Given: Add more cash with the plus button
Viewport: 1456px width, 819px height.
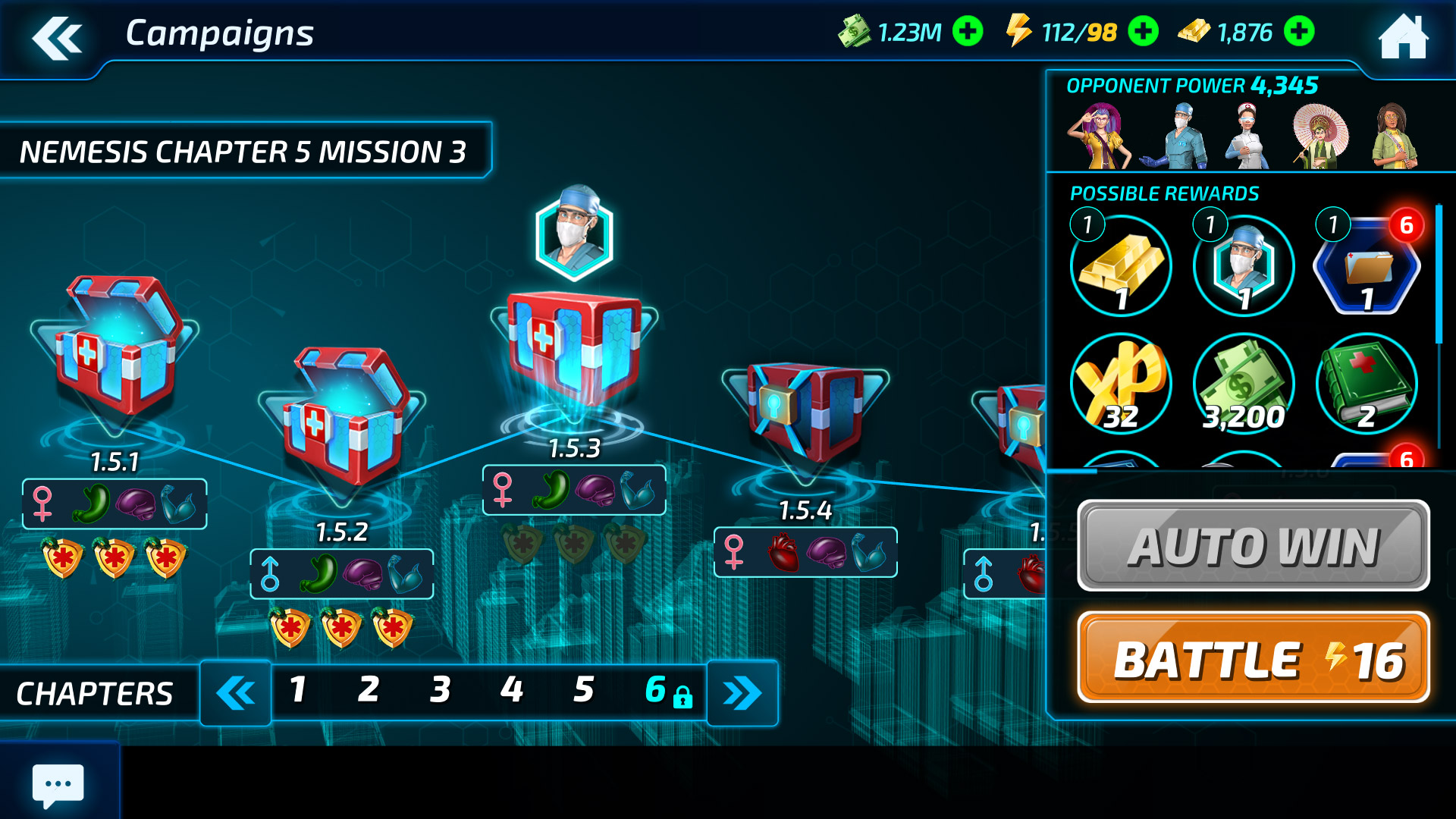Looking at the screenshot, I should click(x=968, y=32).
